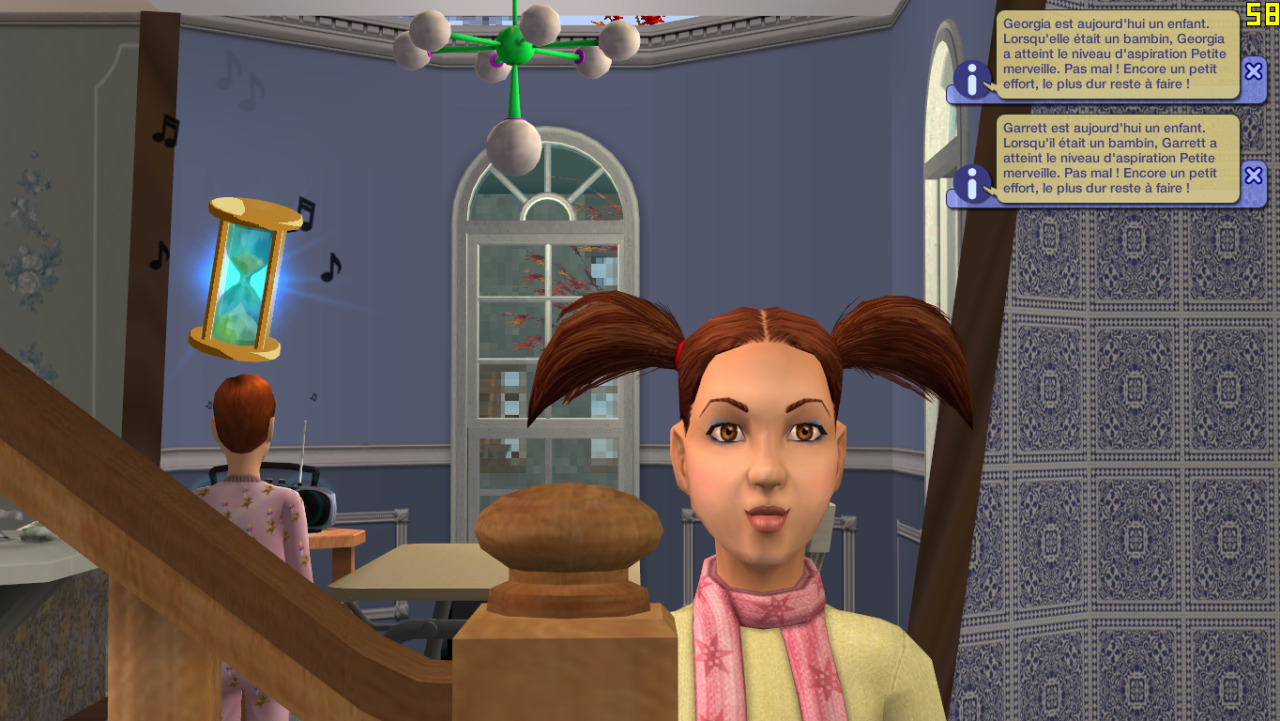Screen dimensions: 1280x721
Task: Dismiss the Garrett notification
Action: click(1253, 175)
